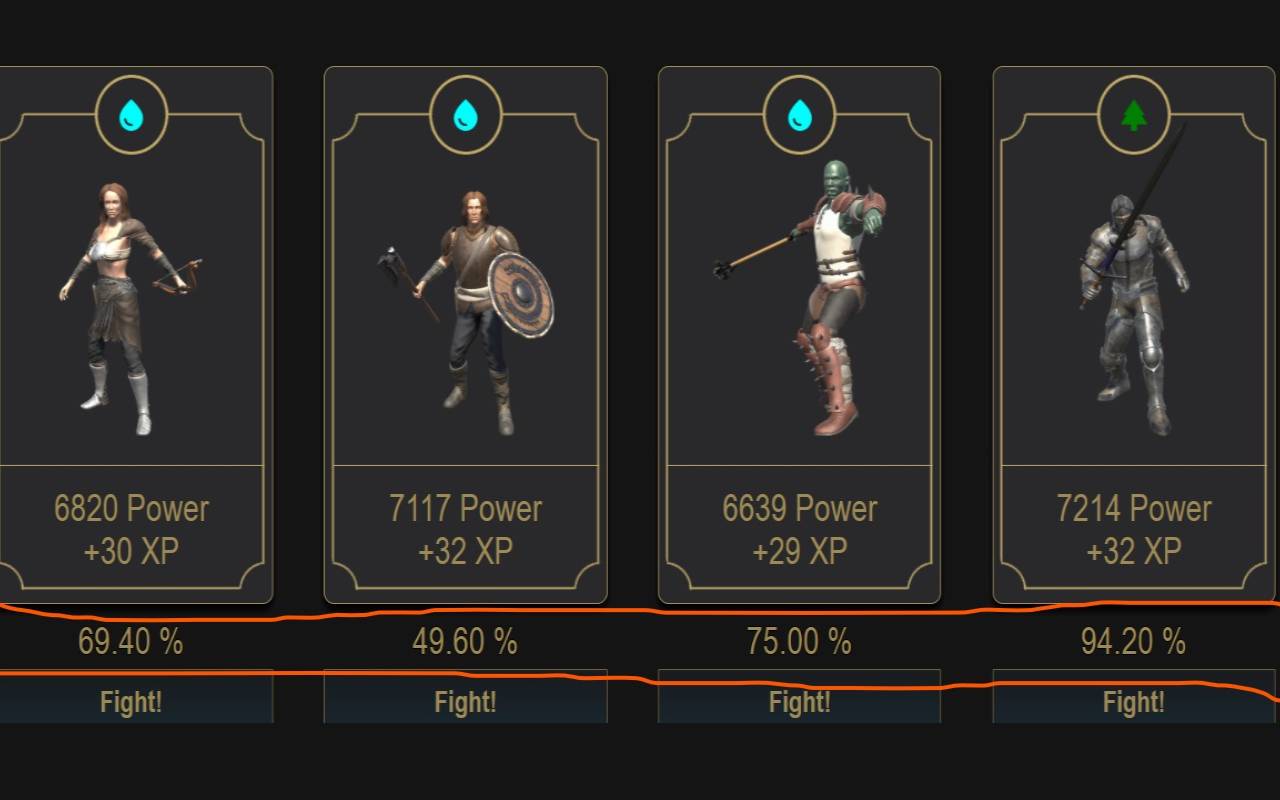Click Fight! below the 94.20 % knight
The width and height of the screenshot is (1280, 800).
(x=1133, y=700)
